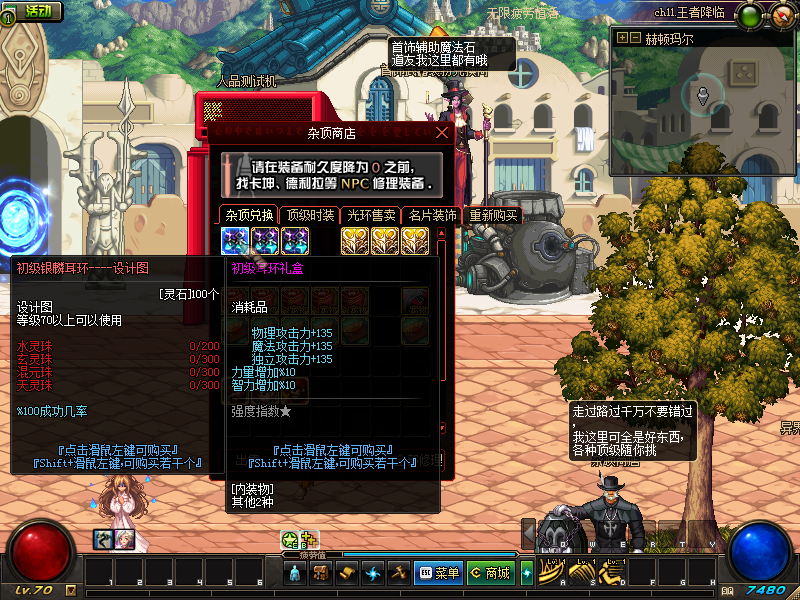Screen dimensions: 800x600
Task: Click the blue swirl icon in the bottom toolbar
Action: (372, 573)
